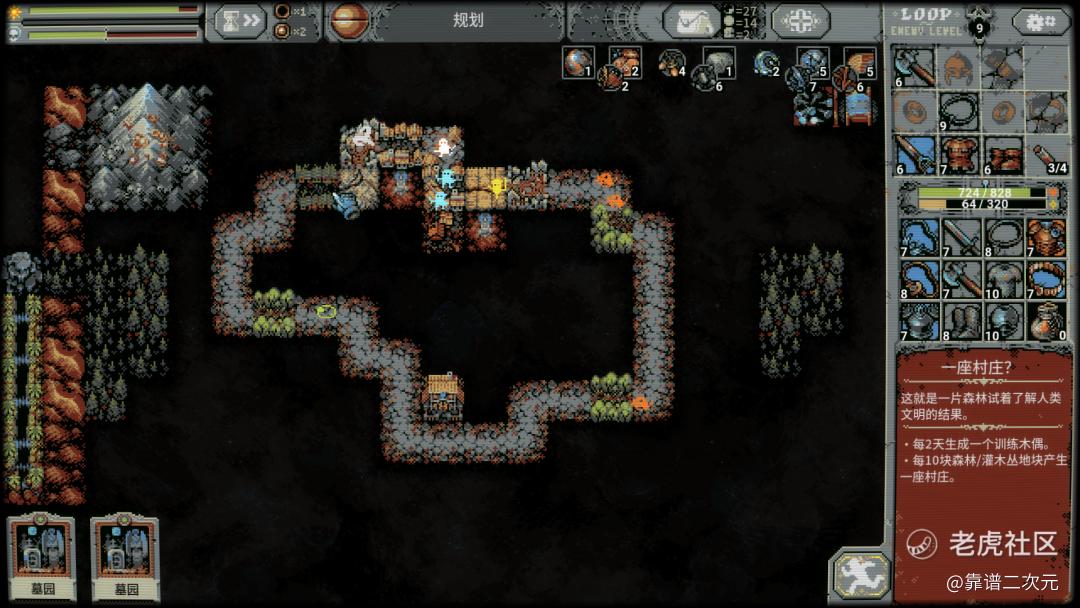The image size is (1080, 608).
Task: Open the settings gear menu
Action: 1040,21
